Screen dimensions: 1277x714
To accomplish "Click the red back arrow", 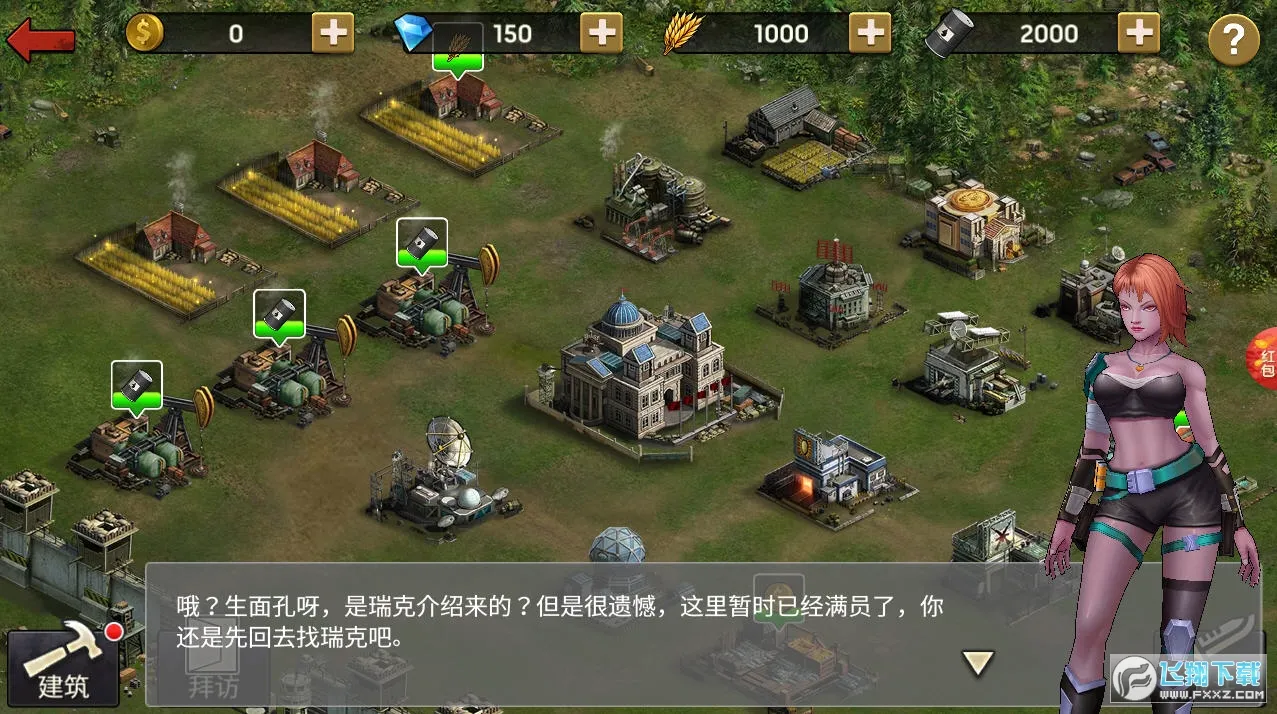I will [x=40, y=40].
